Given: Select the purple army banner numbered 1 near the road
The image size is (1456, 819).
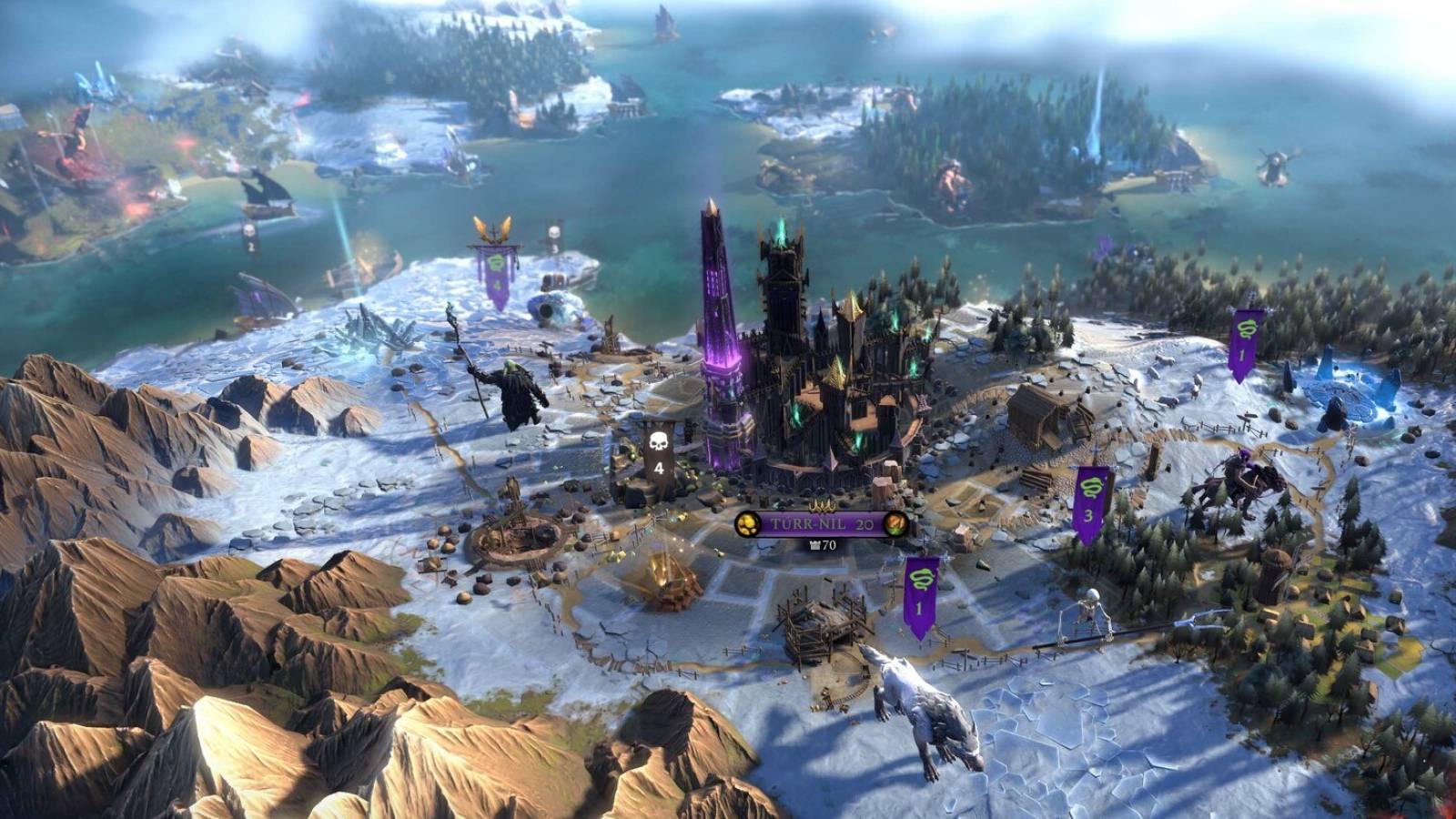Looking at the screenshot, I should click(x=919, y=591).
